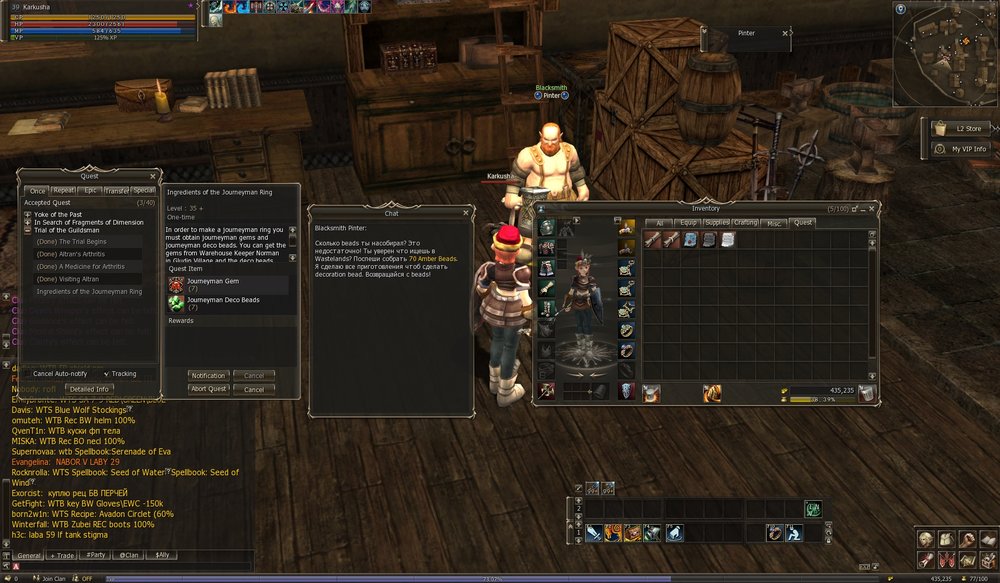Expand the Yoke of the Past quest
The width and height of the screenshot is (1000, 583).
28,214
